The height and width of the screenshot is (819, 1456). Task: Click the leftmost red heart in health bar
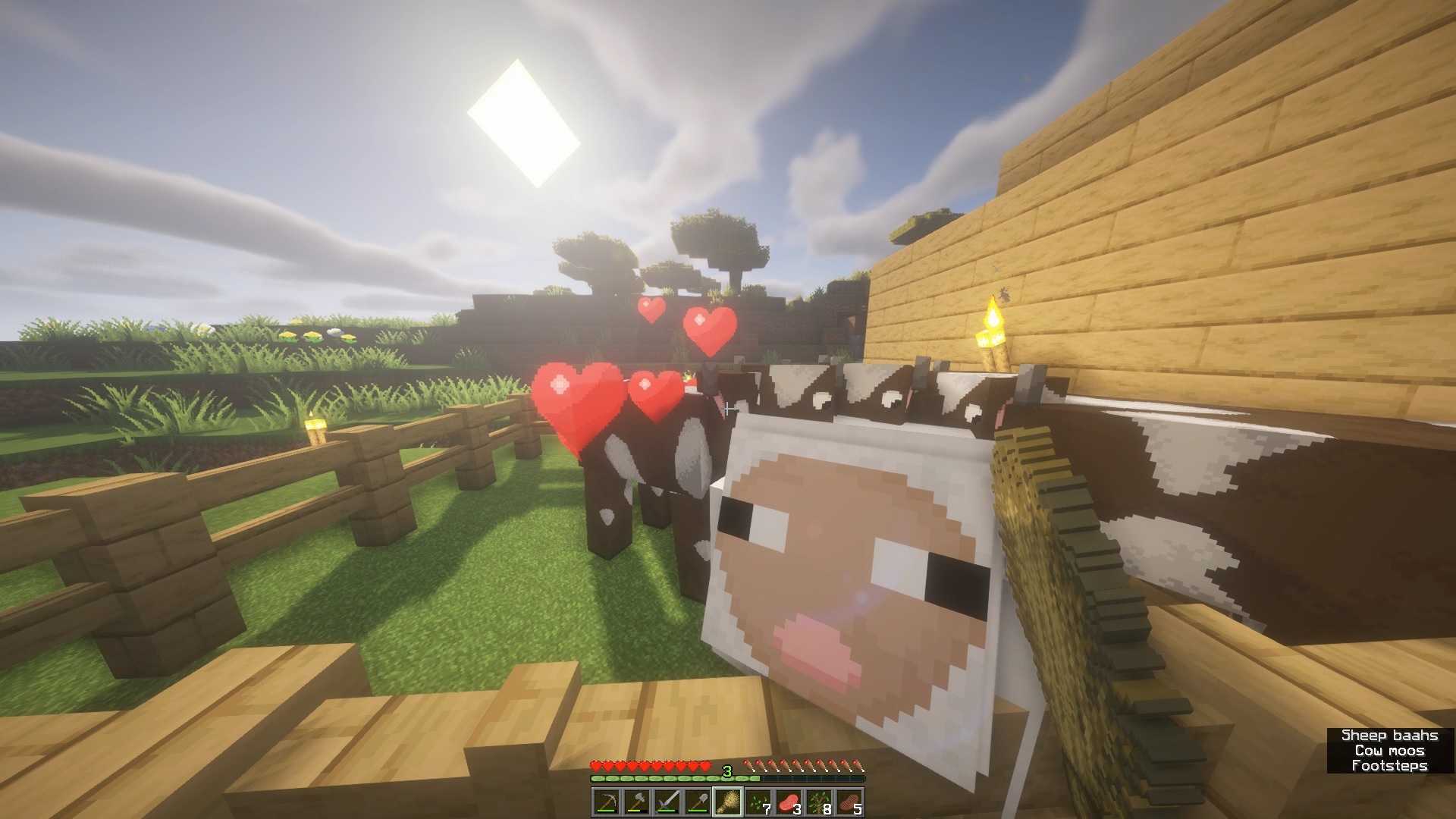pyautogui.click(x=595, y=765)
